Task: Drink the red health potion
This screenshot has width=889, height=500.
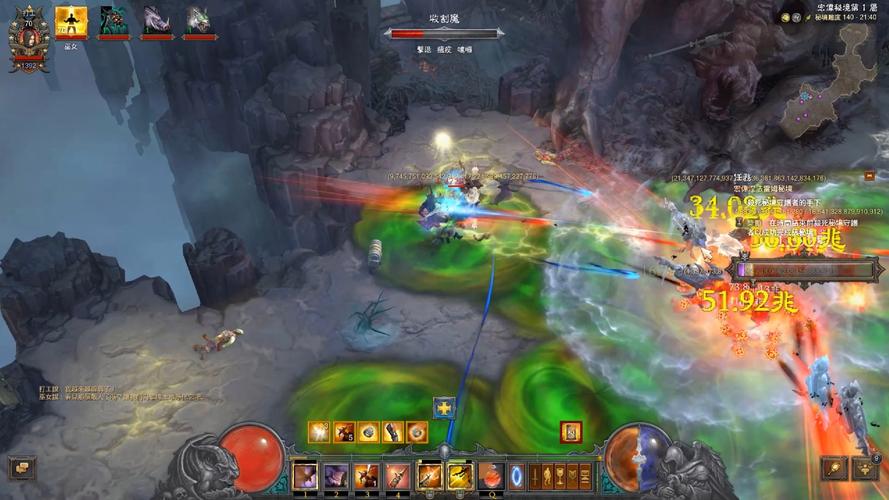Action: pyautogui.click(x=491, y=475)
